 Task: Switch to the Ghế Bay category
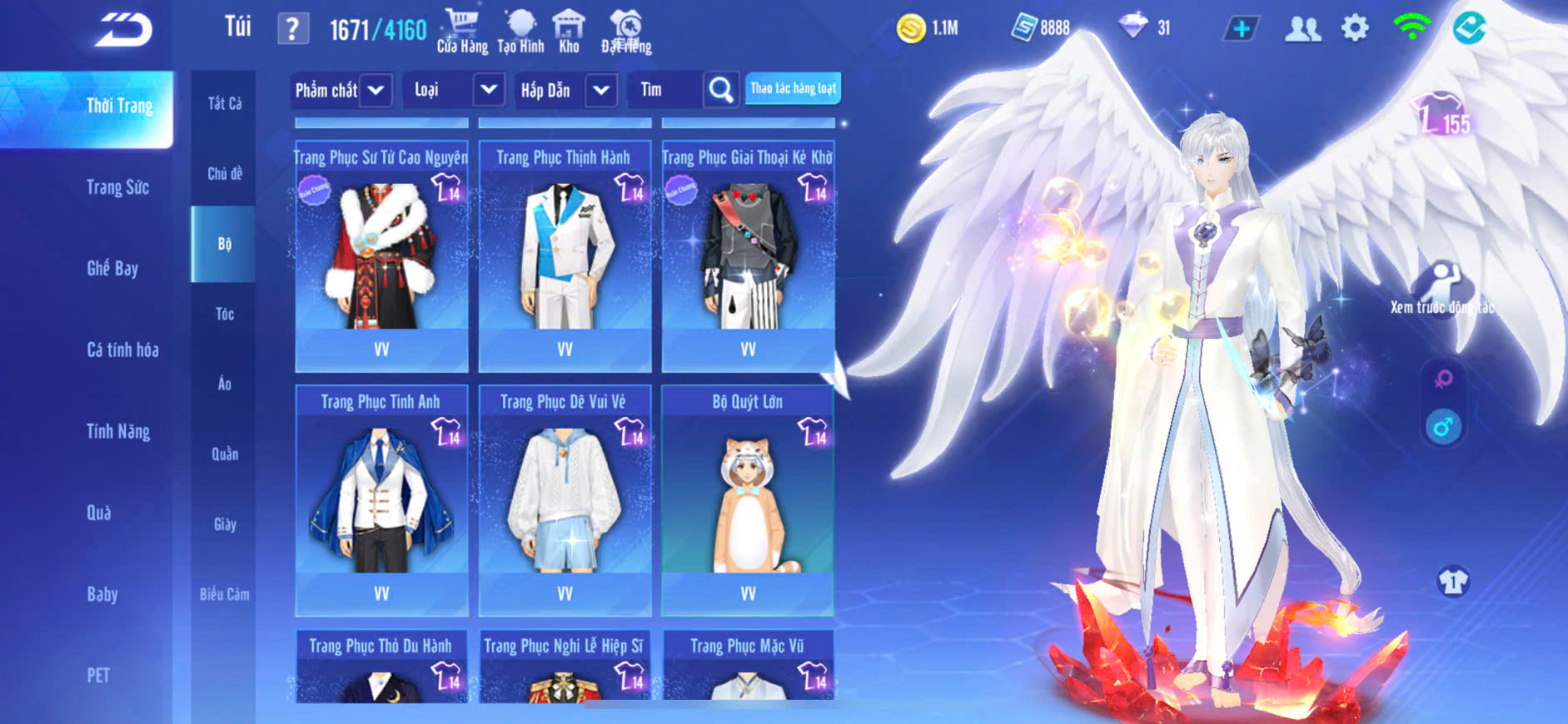pos(112,268)
